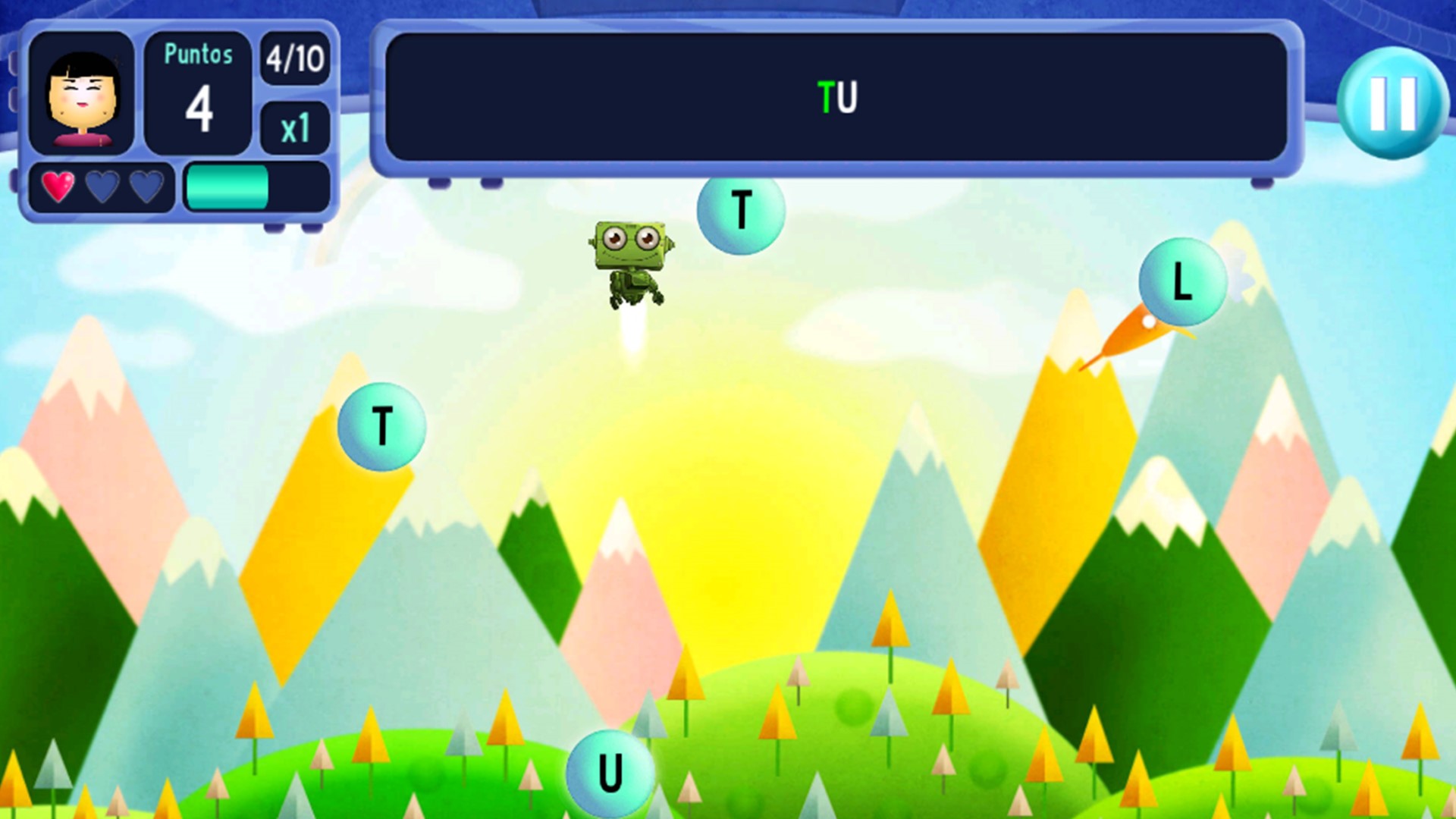Image resolution: width=1456 pixels, height=819 pixels.
Task: Click the red filled heart
Action: coord(56,187)
